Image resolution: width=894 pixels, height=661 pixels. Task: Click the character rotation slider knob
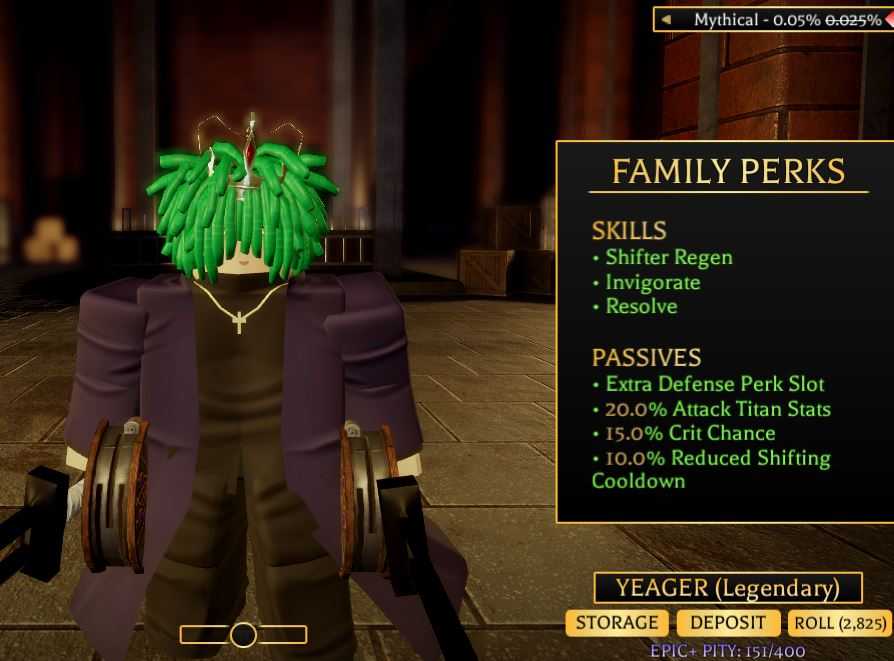243,634
